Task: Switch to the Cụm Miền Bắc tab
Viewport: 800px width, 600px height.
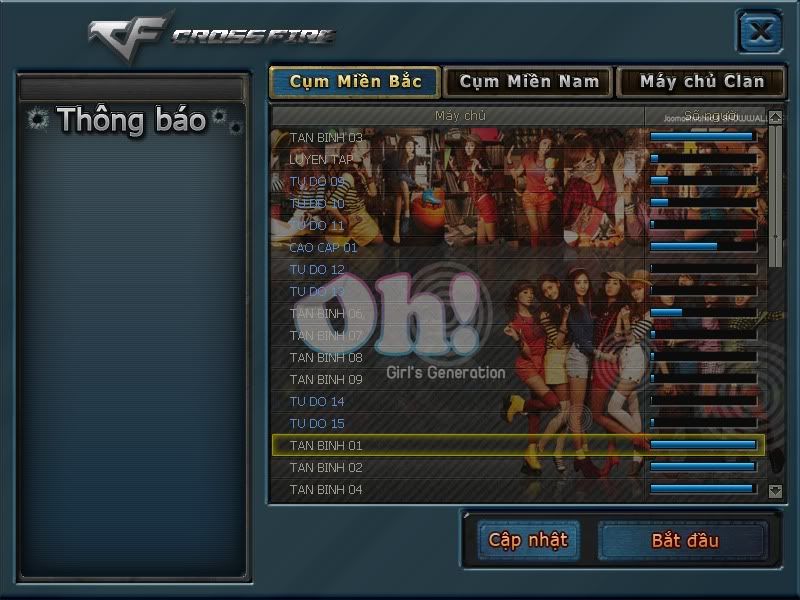Action: (x=355, y=82)
